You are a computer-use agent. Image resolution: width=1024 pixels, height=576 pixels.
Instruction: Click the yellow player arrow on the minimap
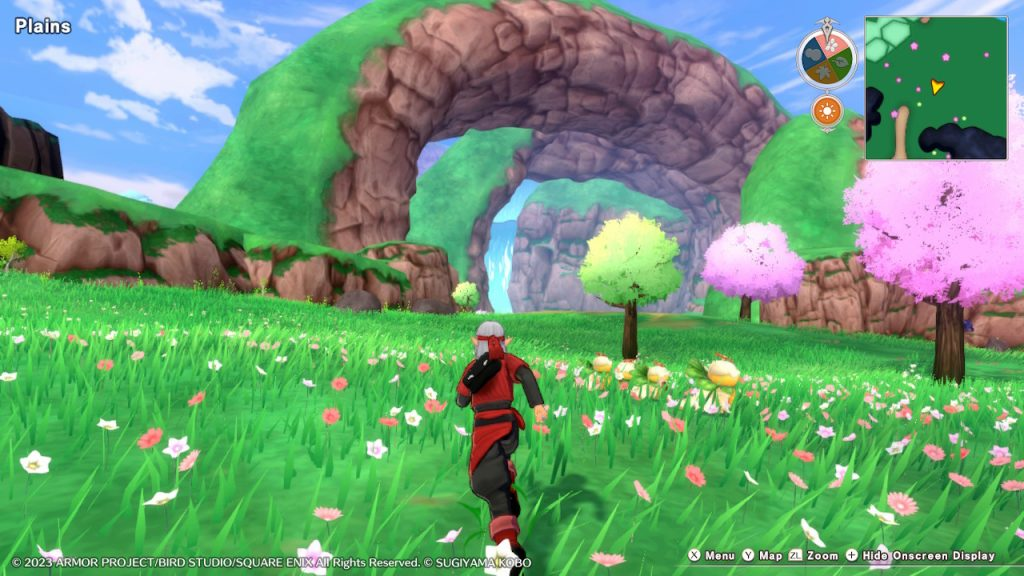click(x=936, y=87)
